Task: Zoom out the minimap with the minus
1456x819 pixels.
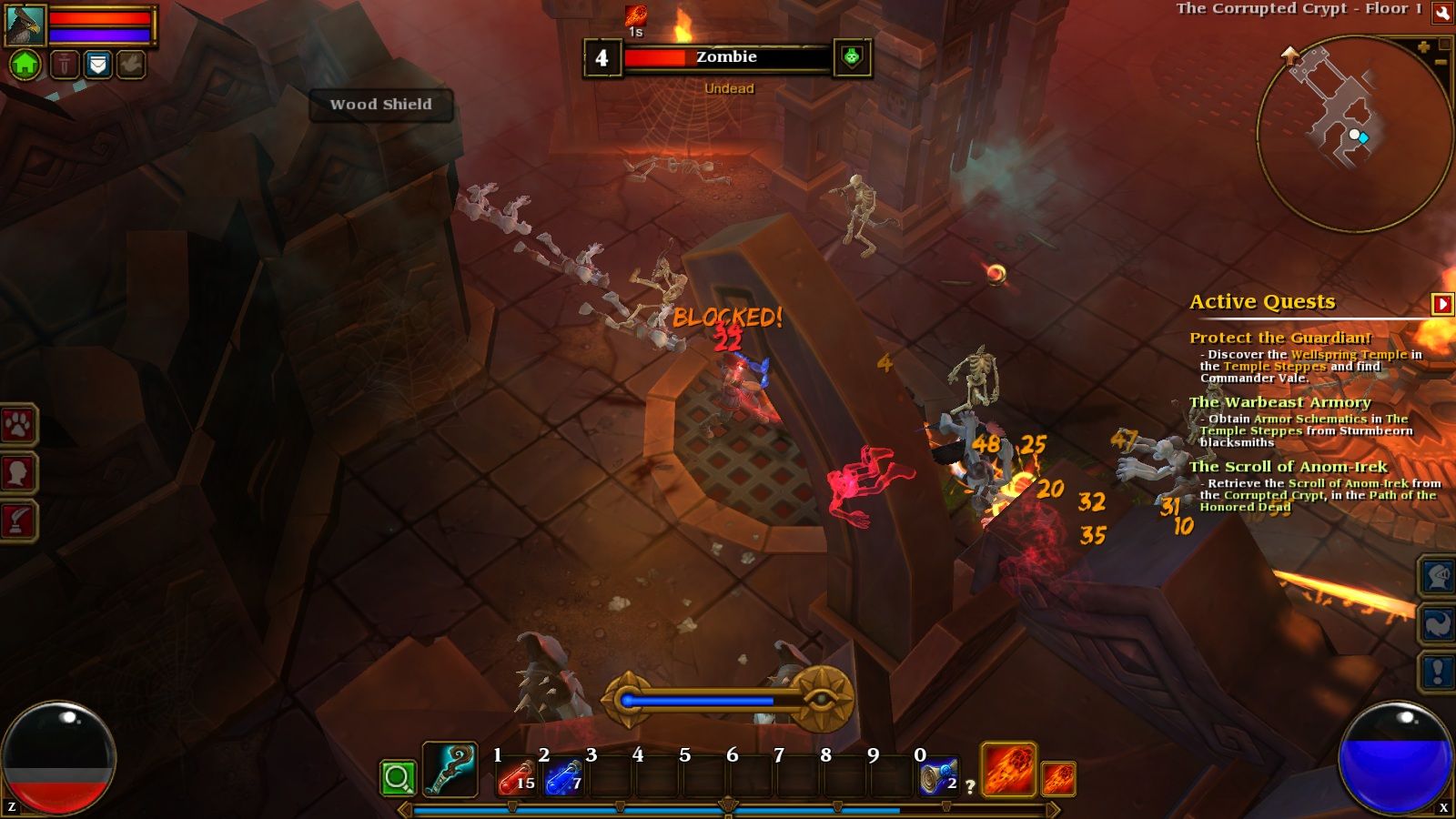Action: pyautogui.click(x=1440, y=62)
